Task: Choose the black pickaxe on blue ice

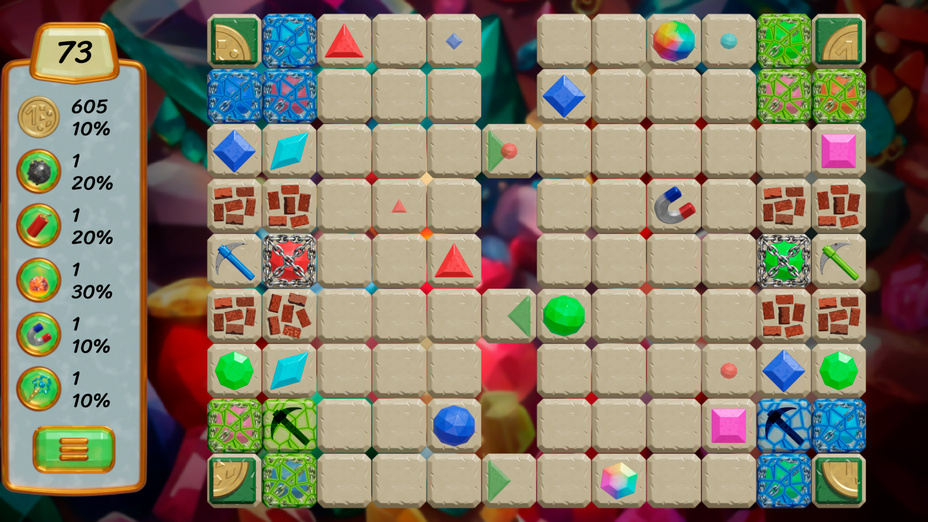Action: tap(783, 425)
